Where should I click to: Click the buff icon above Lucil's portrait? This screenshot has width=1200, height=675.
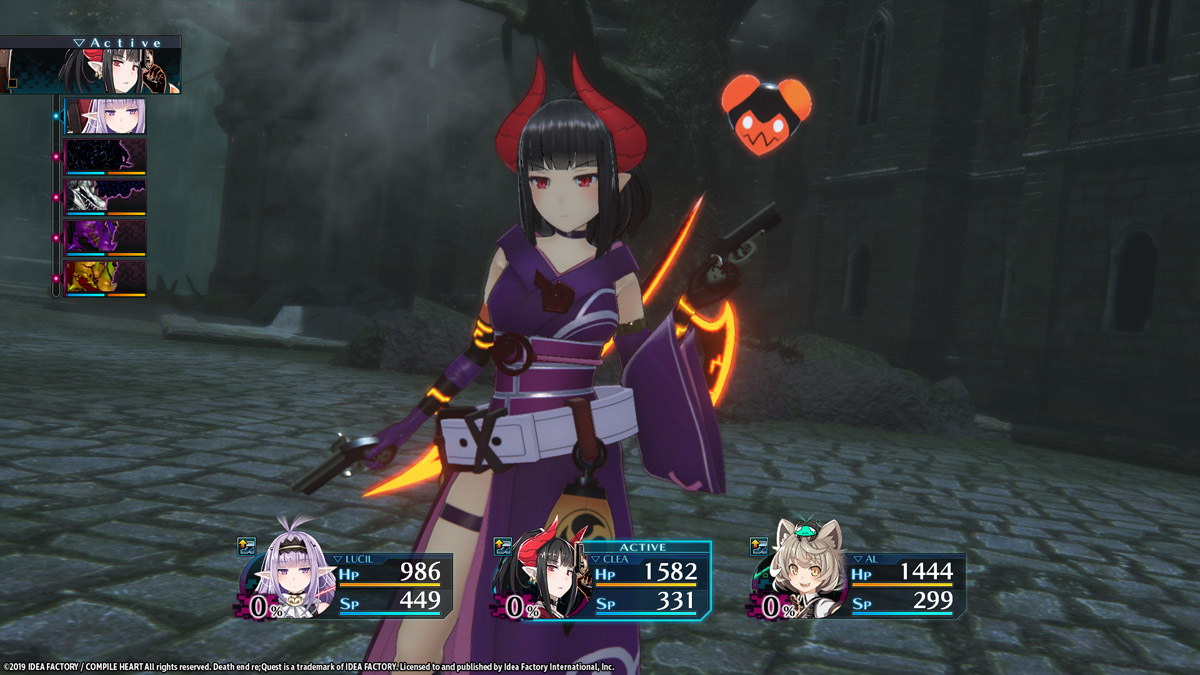pos(247,546)
